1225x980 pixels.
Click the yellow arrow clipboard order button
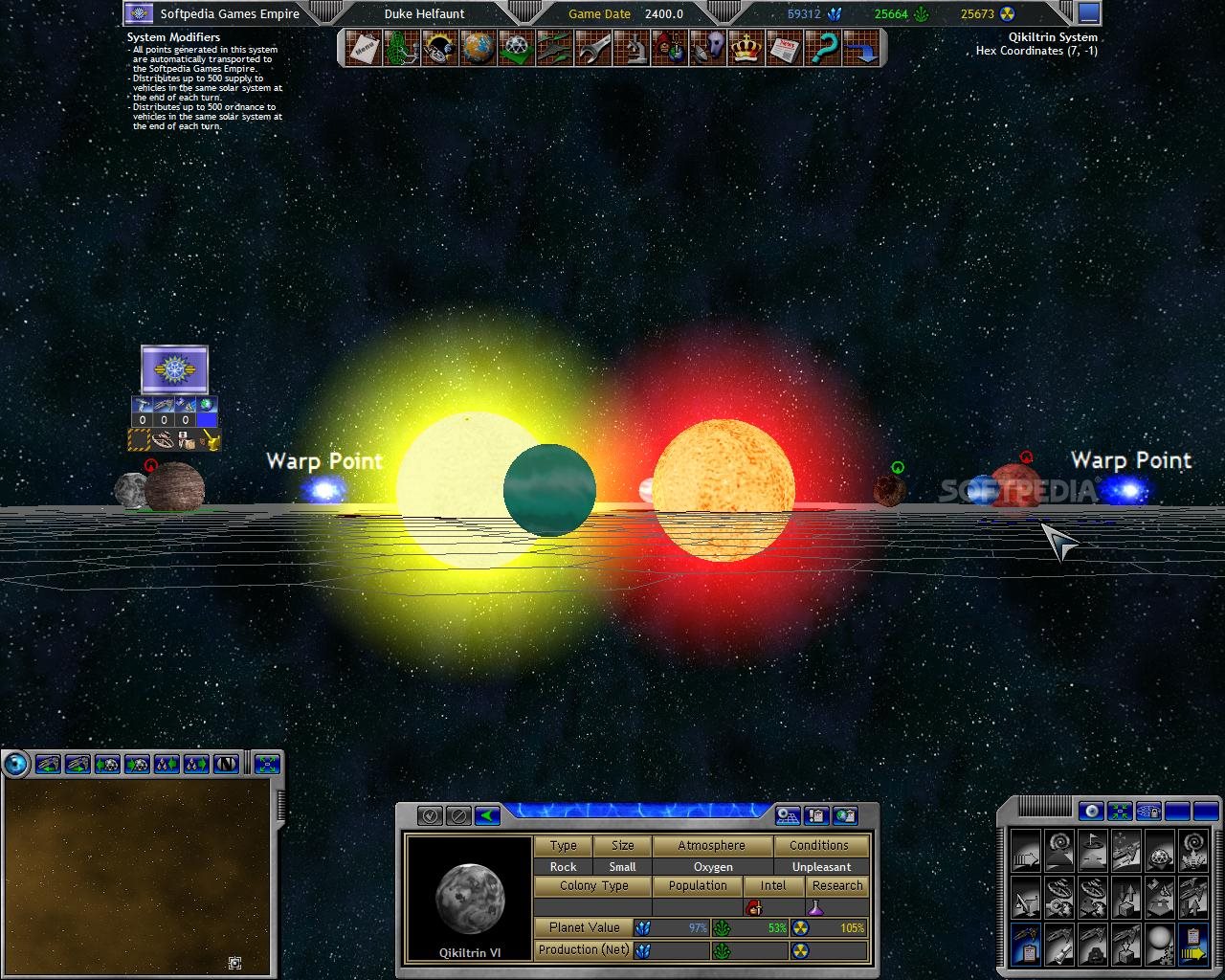[x=1192, y=943]
